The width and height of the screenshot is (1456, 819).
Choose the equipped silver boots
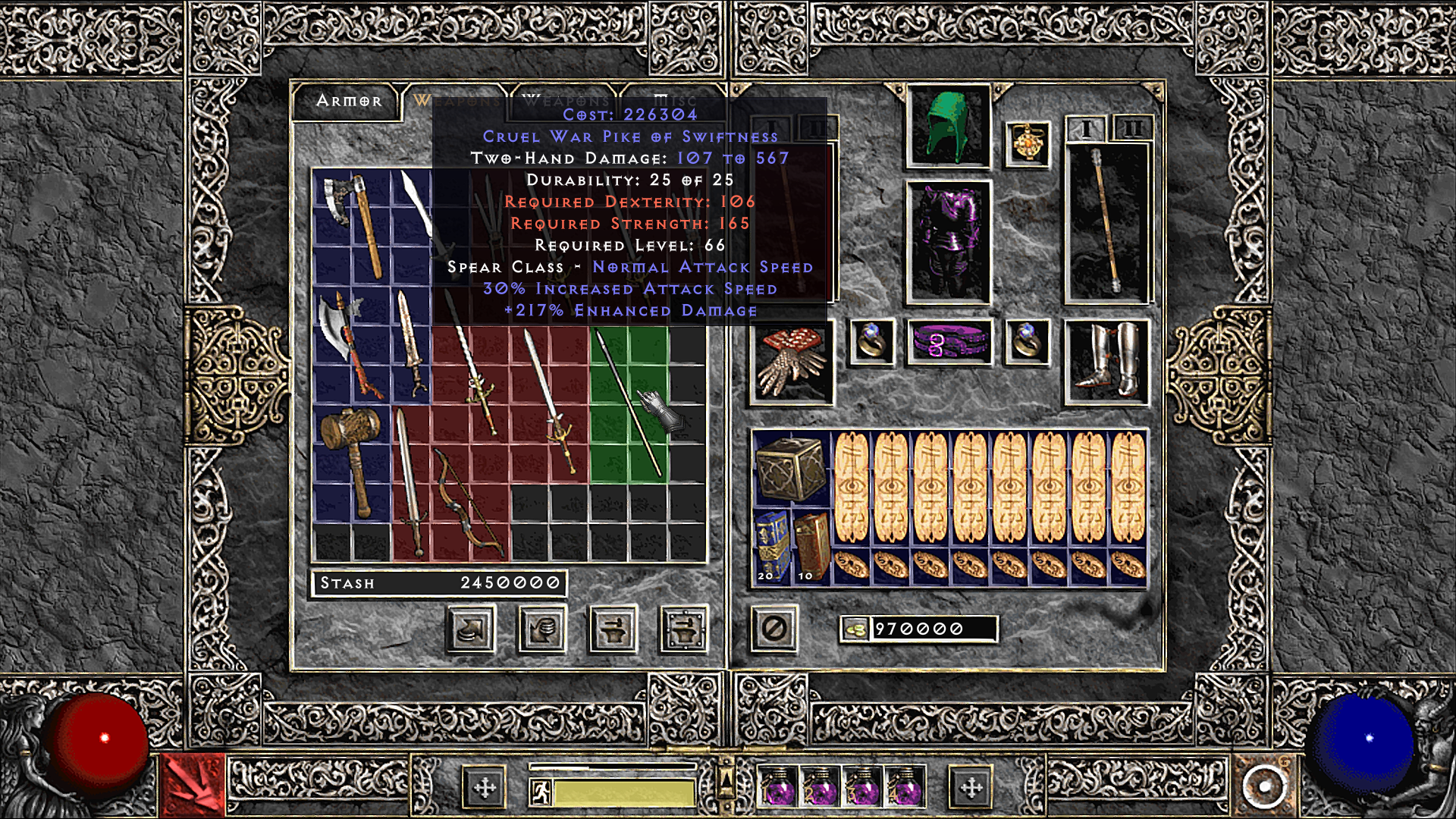[1106, 362]
